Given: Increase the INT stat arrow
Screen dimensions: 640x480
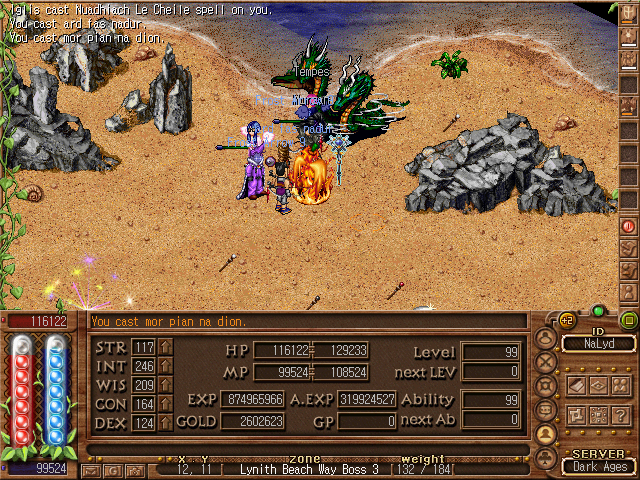Looking at the screenshot, I should [165, 366].
